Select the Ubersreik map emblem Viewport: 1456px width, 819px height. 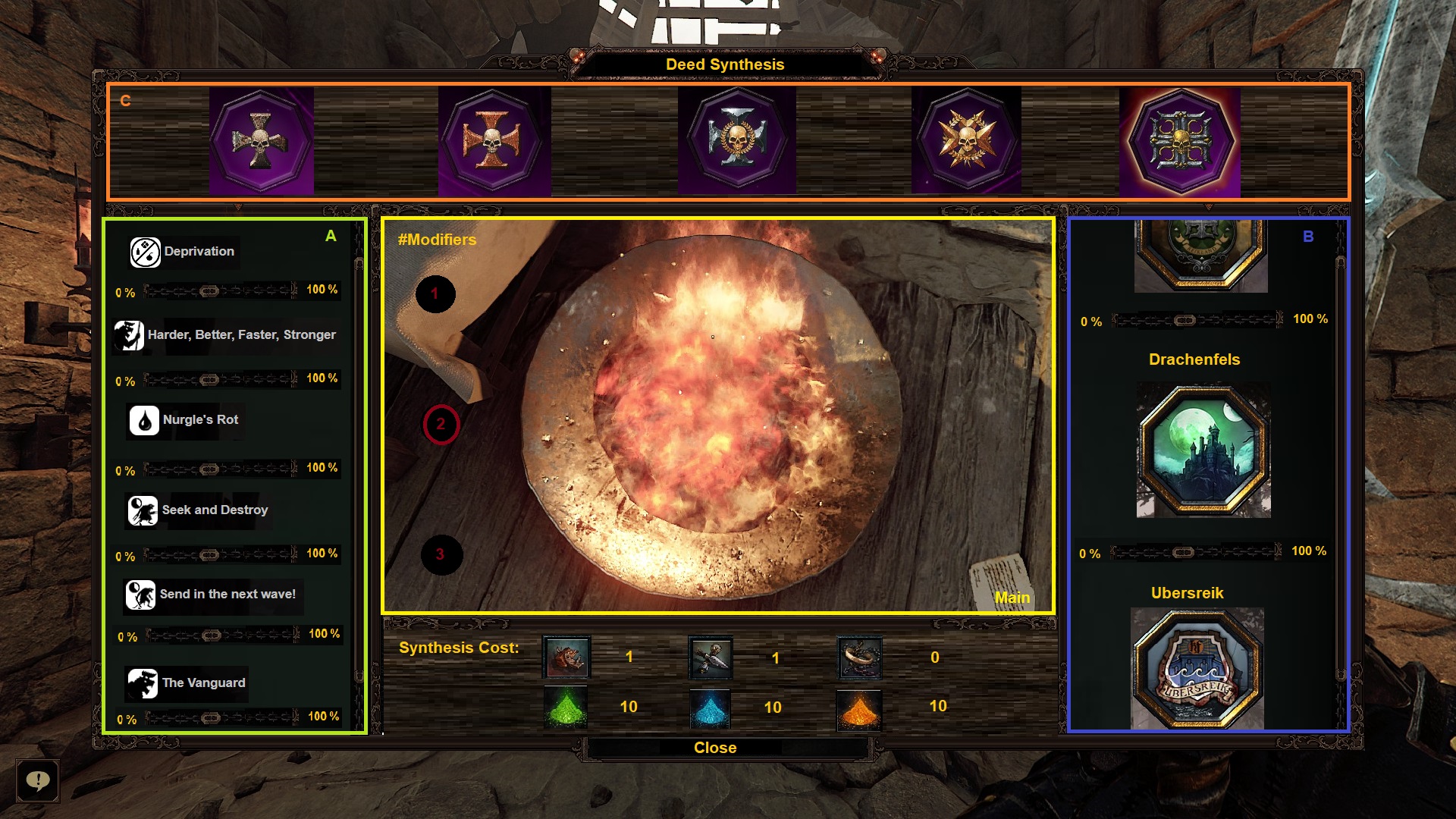click(x=1197, y=667)
